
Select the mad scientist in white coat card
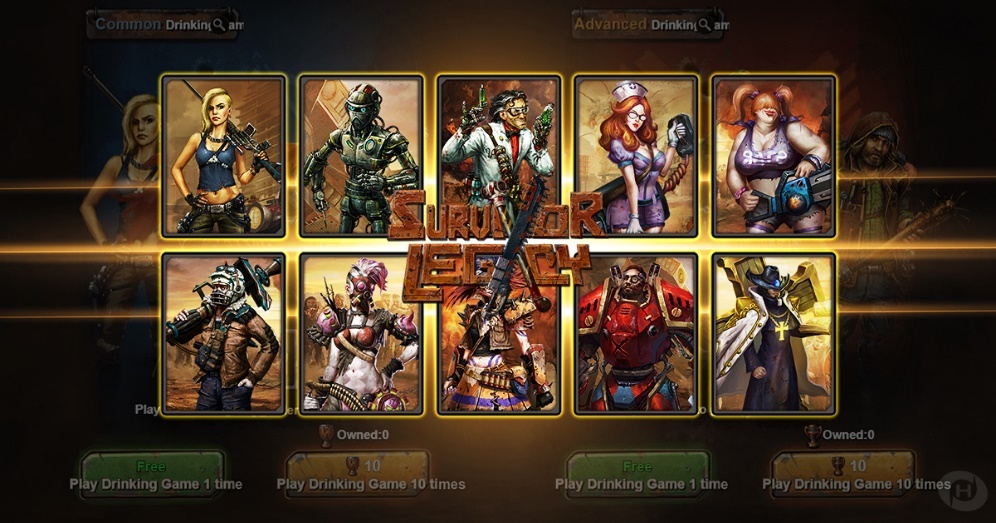pyautogui.click(x=499, y=150)
